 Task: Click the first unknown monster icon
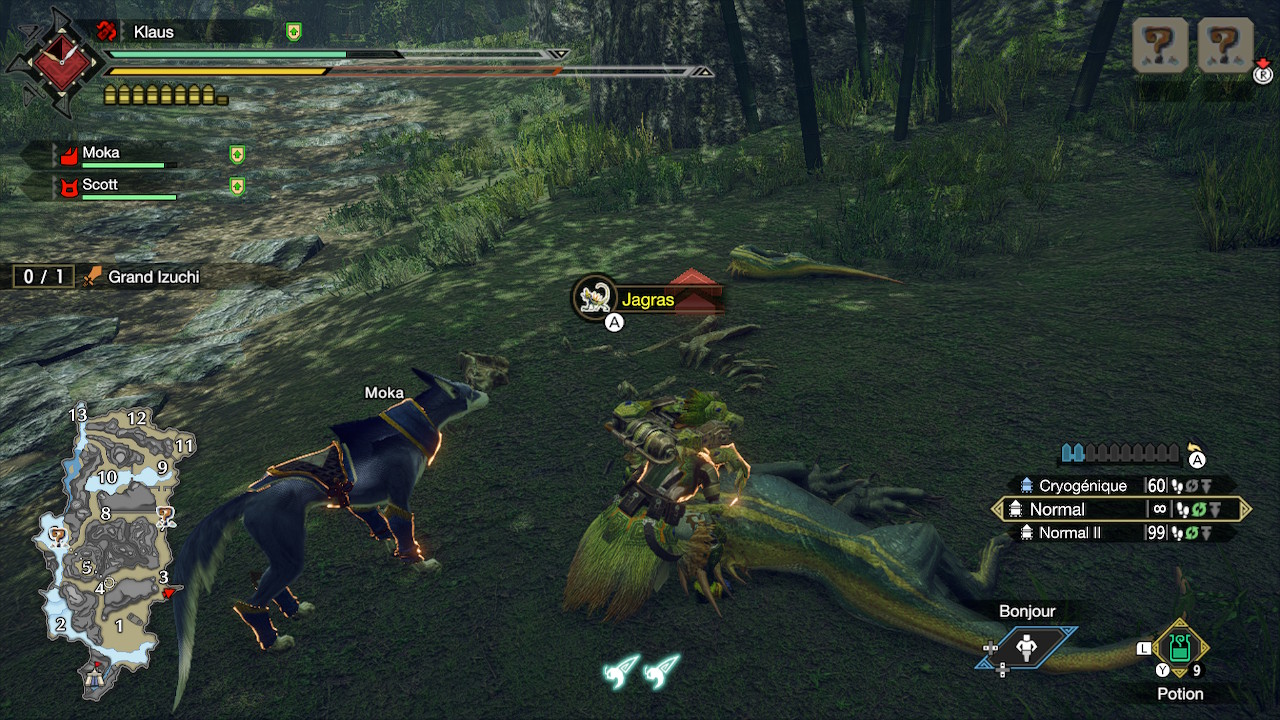[1160, 45]
